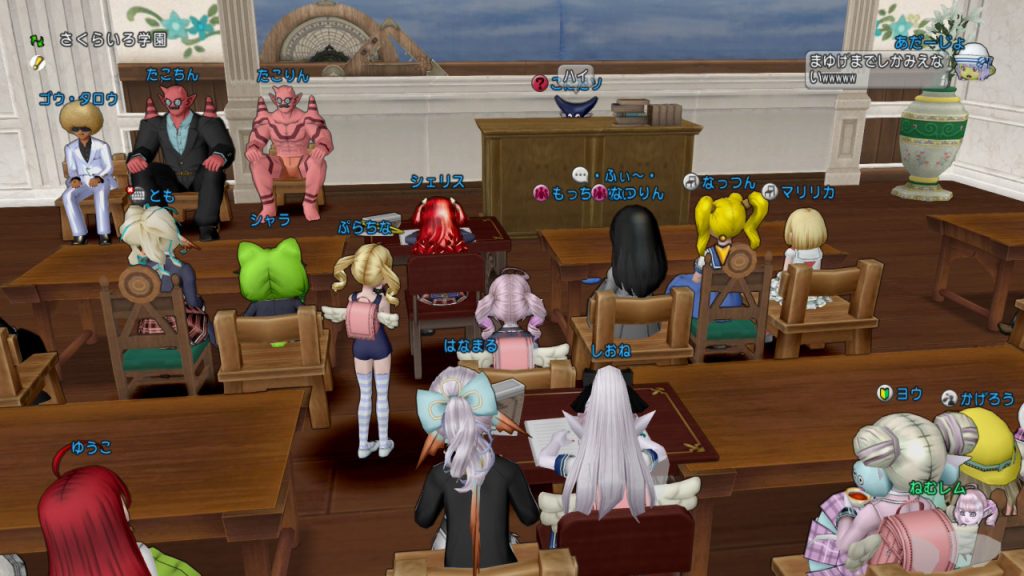Image resolution: width=1024 pixels, height=576 pixels.
Task: Open the まゆげまでしかみえない chat message bubble
Action: [x=876, y=69]
